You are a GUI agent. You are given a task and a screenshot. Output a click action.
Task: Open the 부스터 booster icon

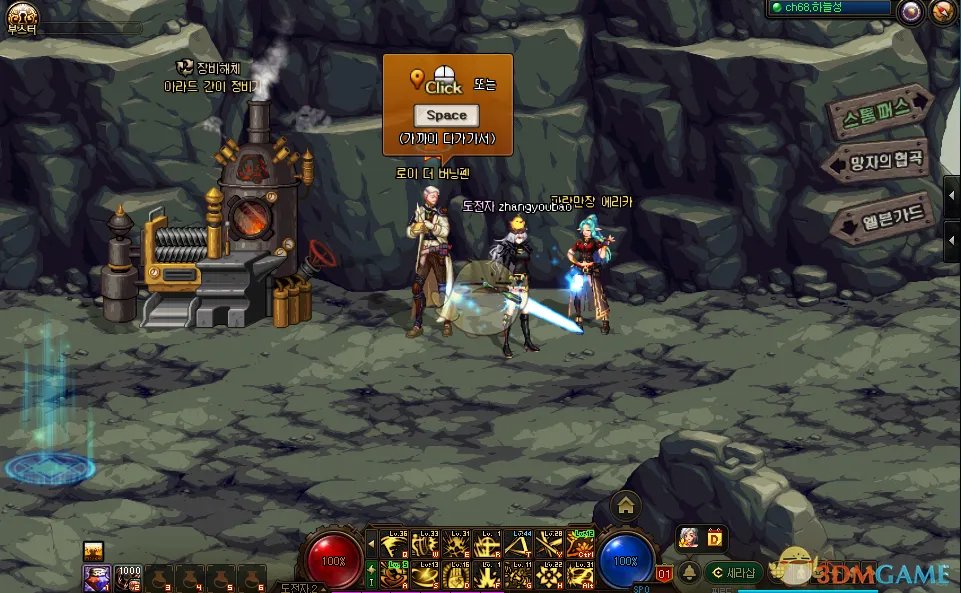(x=20, y=14)
